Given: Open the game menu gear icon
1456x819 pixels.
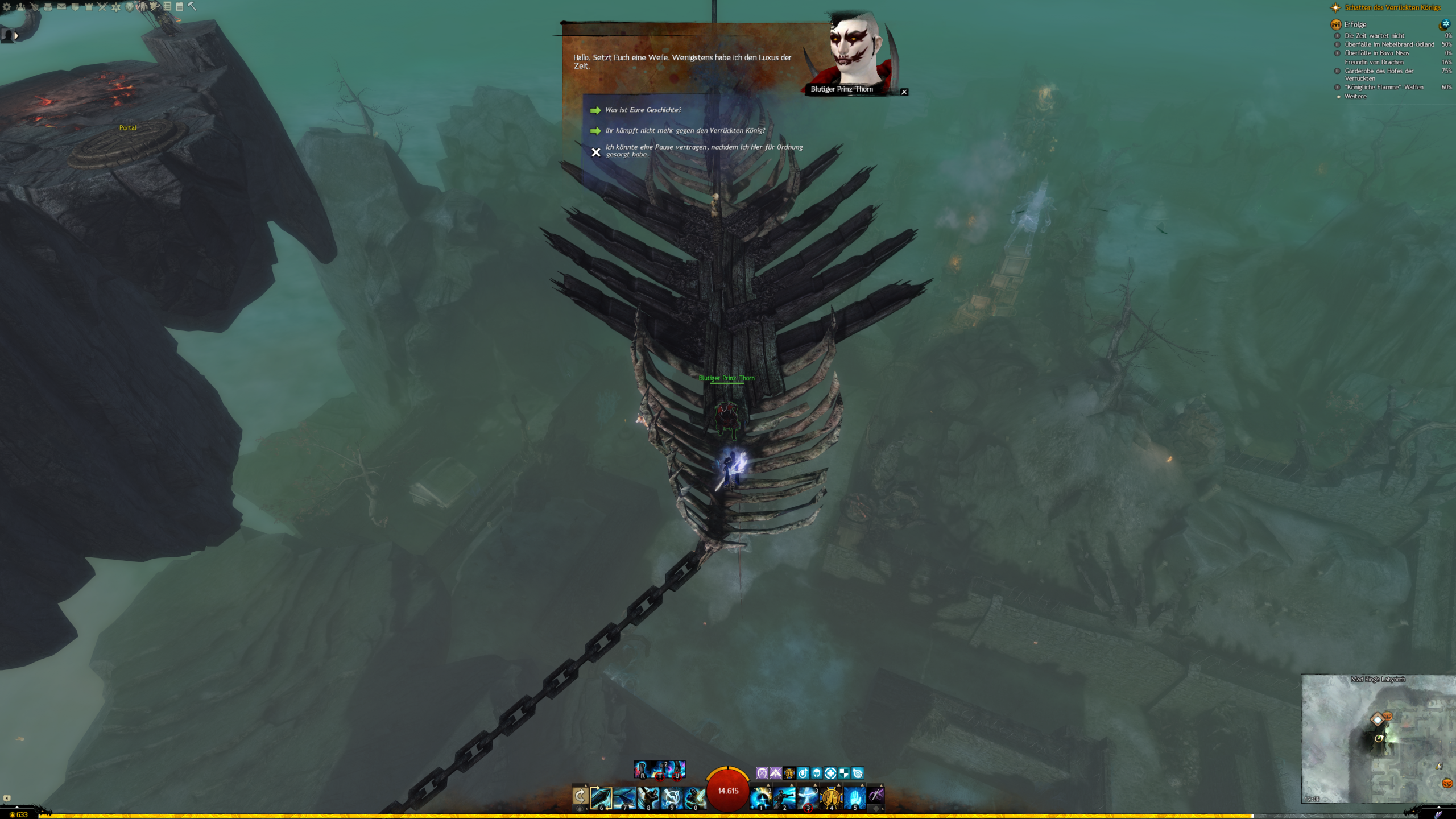Looking at the screenshot, I should pyautogui.click(x=7, y=7).
